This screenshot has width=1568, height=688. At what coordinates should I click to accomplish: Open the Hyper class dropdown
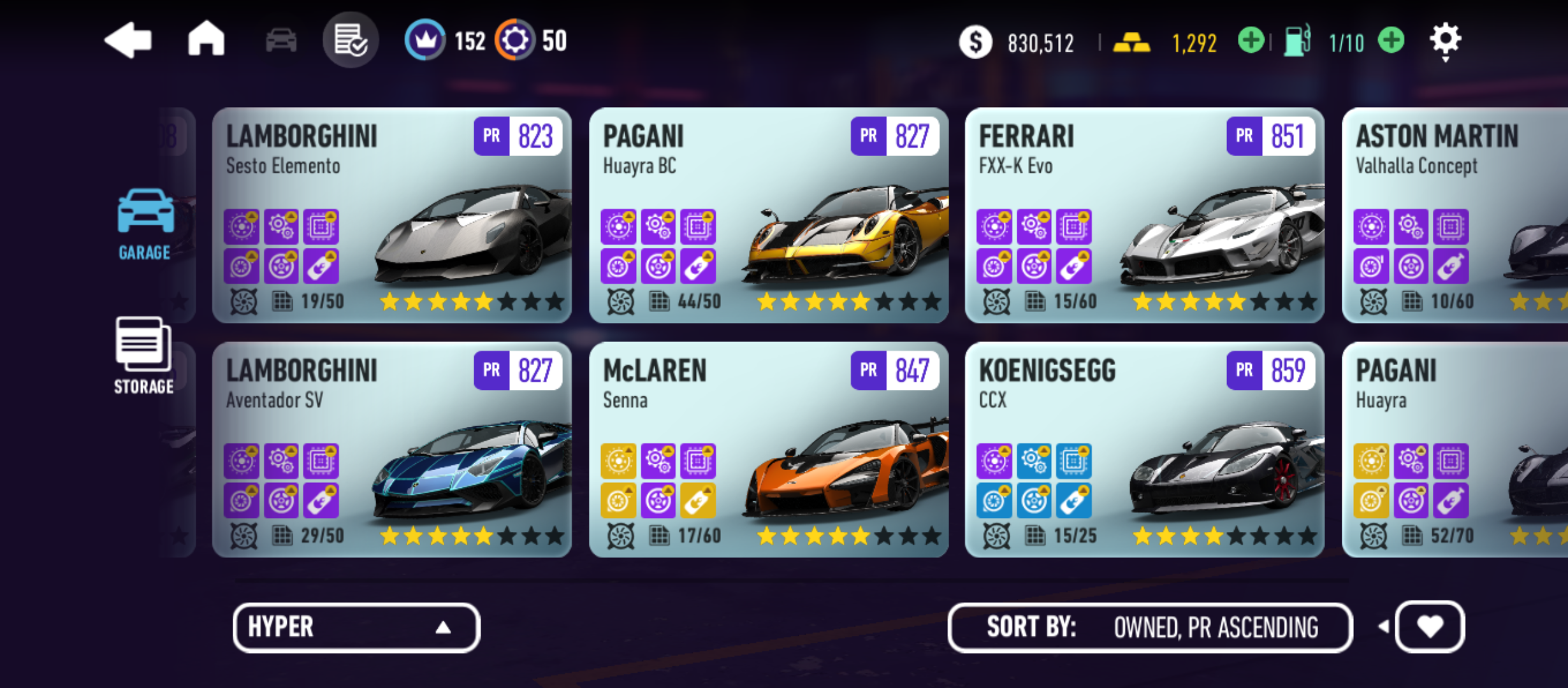click(x=356, y=627)
